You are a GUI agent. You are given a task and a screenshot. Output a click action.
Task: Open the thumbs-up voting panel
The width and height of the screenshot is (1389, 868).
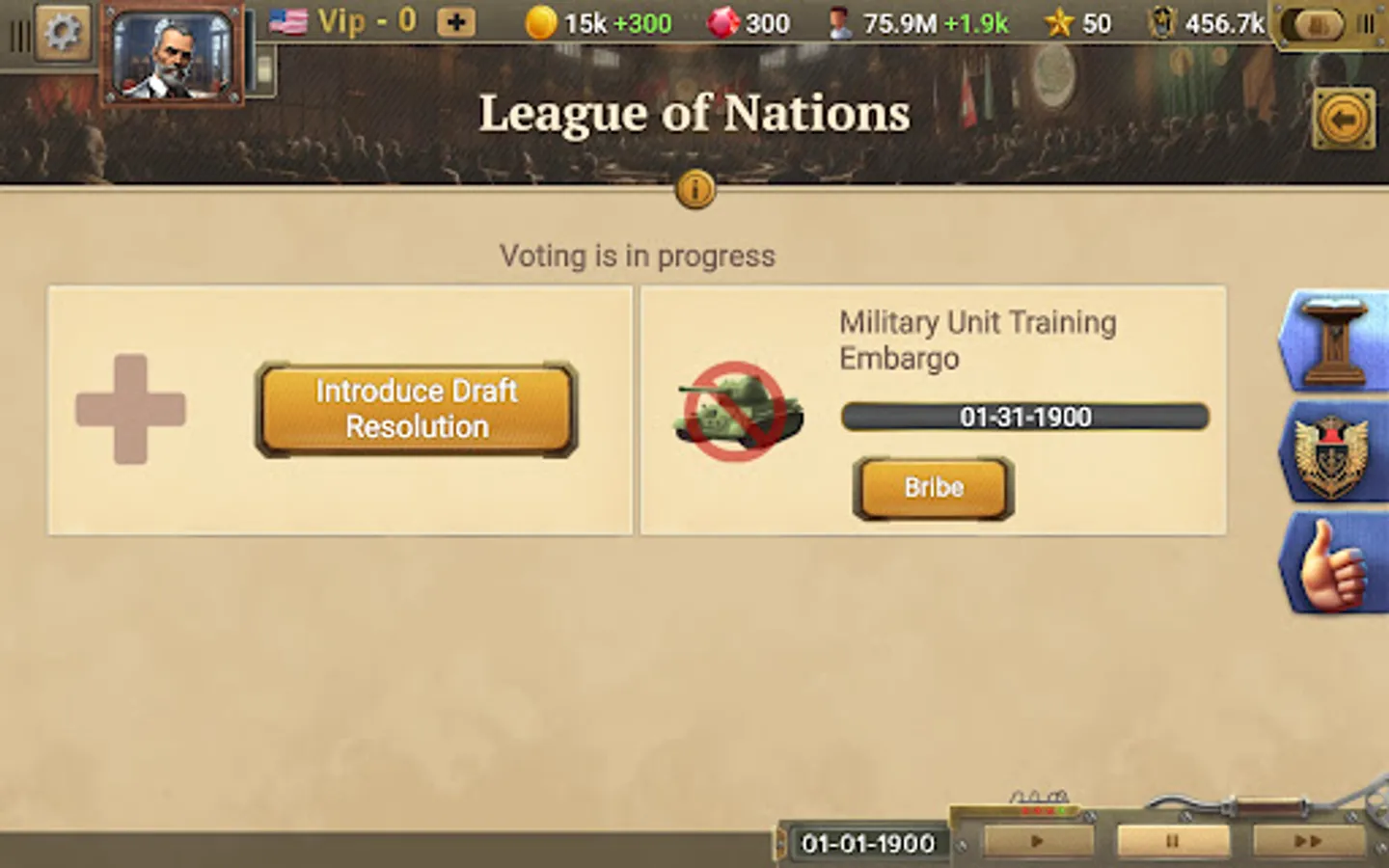(1335, 564)
